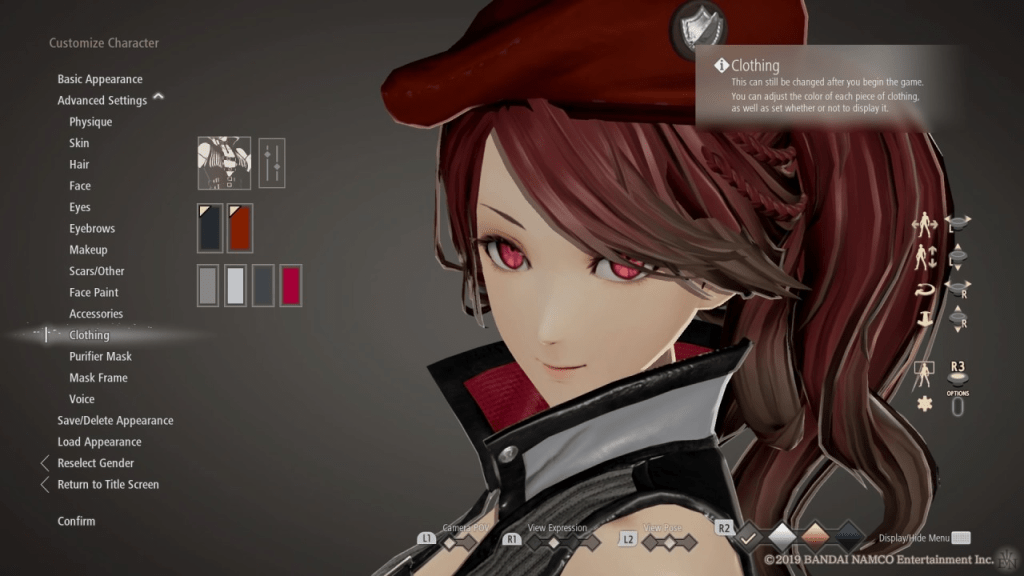
Task: Choose Load Appearance
Action: pos(99,442)
